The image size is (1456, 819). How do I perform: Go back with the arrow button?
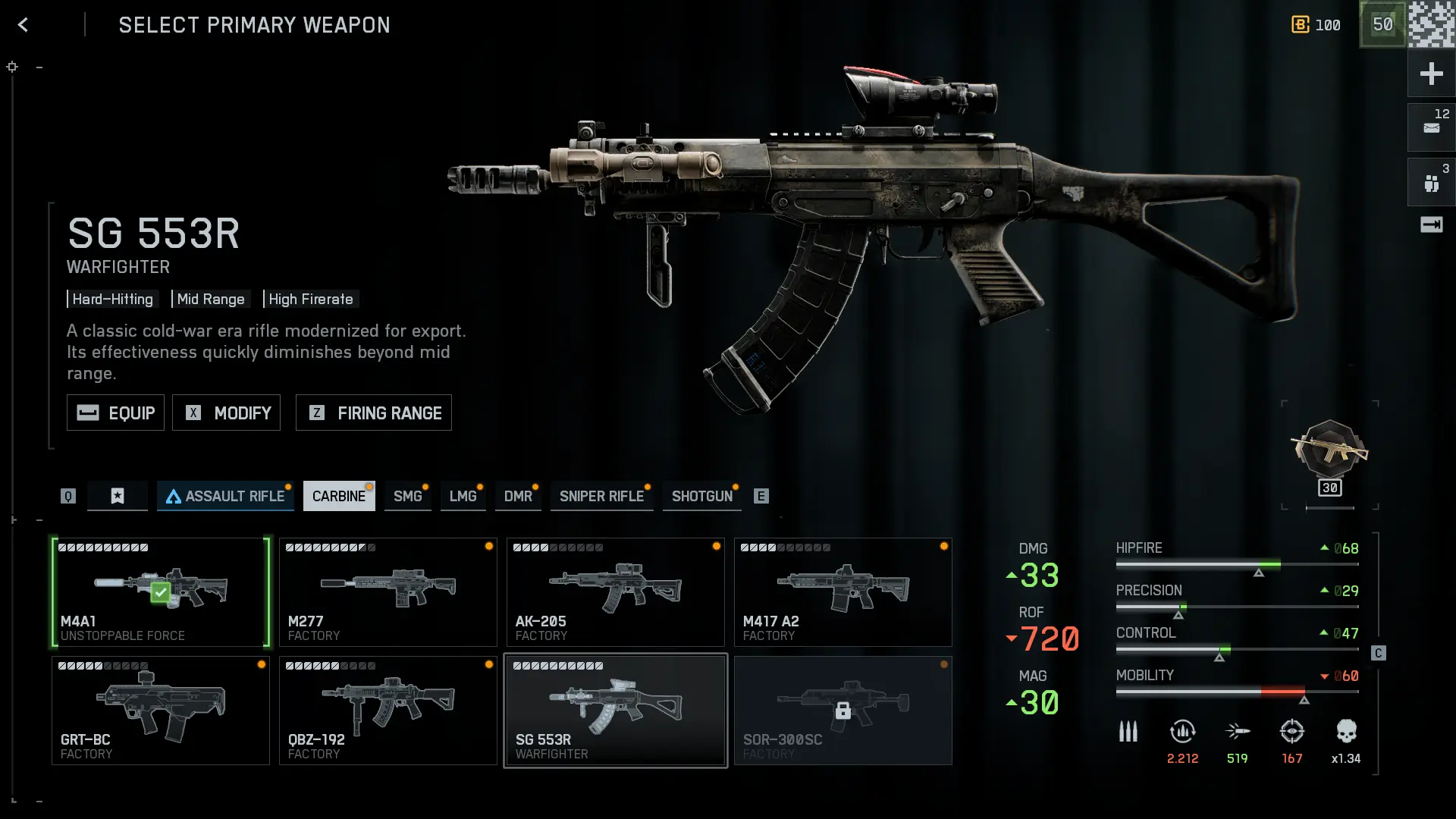23,25
